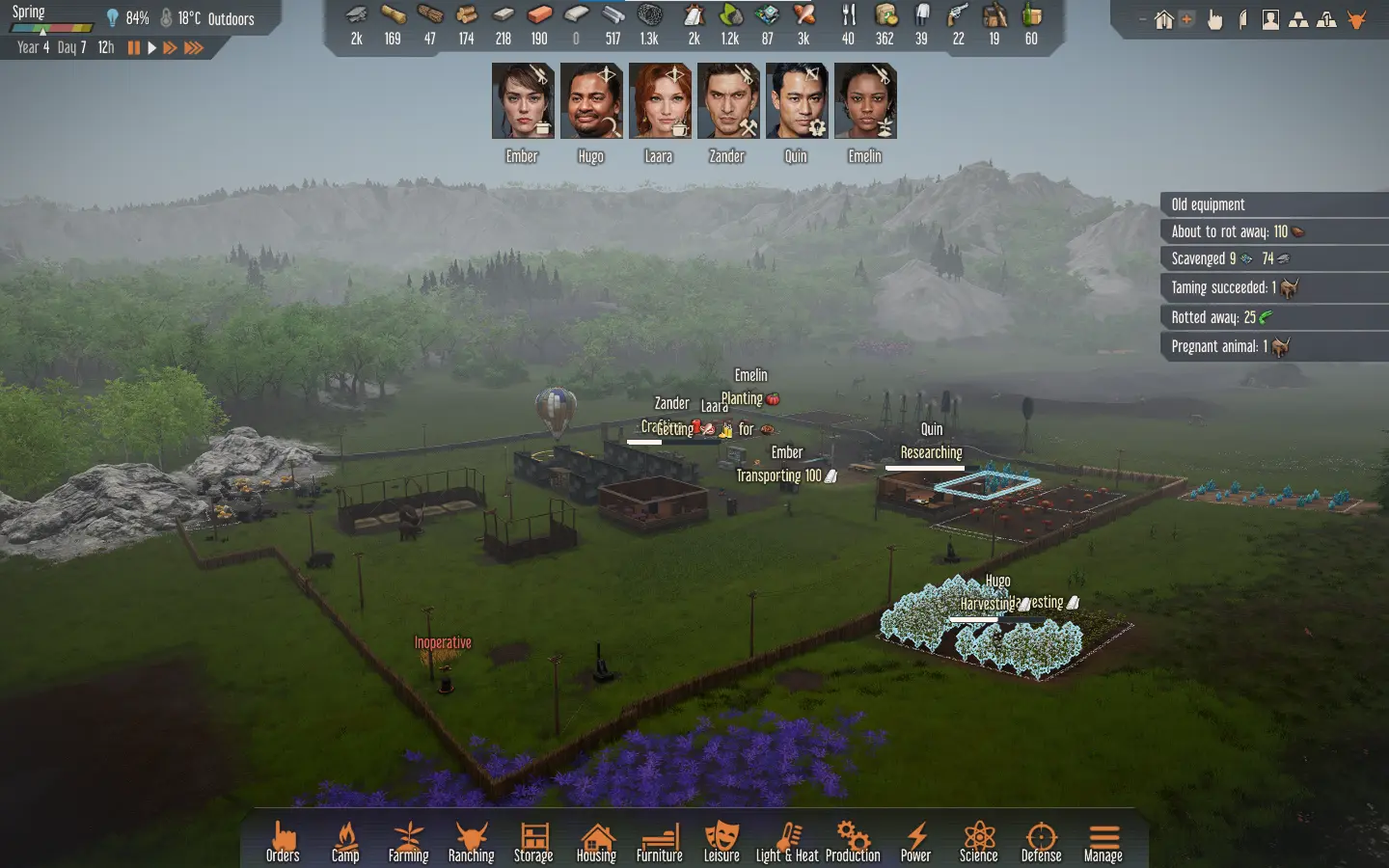
Task: Open the Camp build category
Action: [345, 840]
